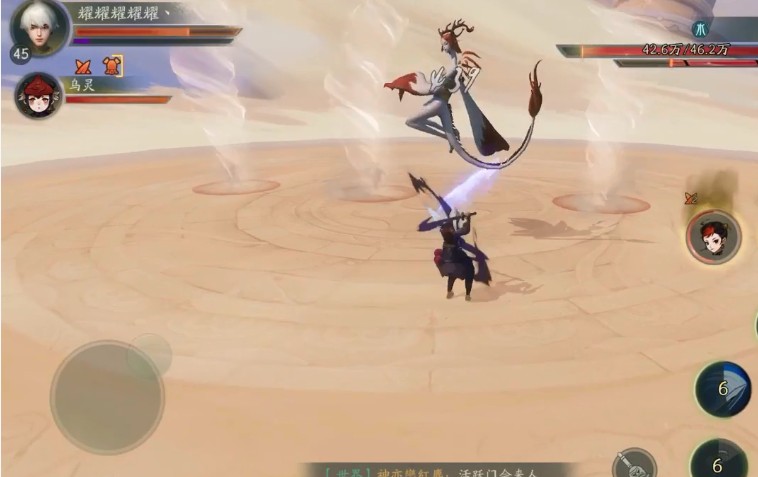
Task: Select the 乌灵 companion portrait
Action: tap(38, 96)
